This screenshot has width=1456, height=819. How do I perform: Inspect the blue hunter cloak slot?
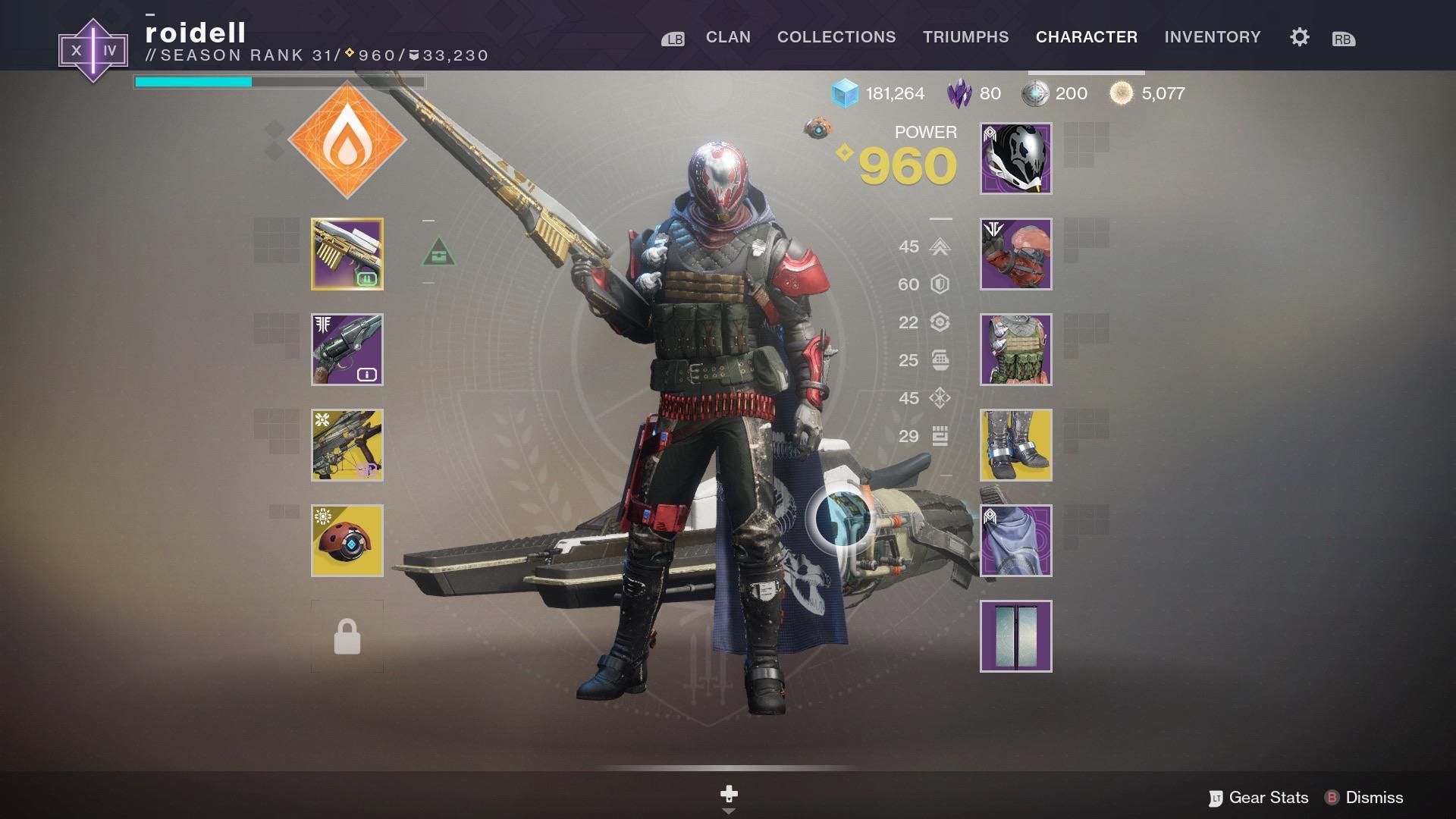click(1015, 541)
